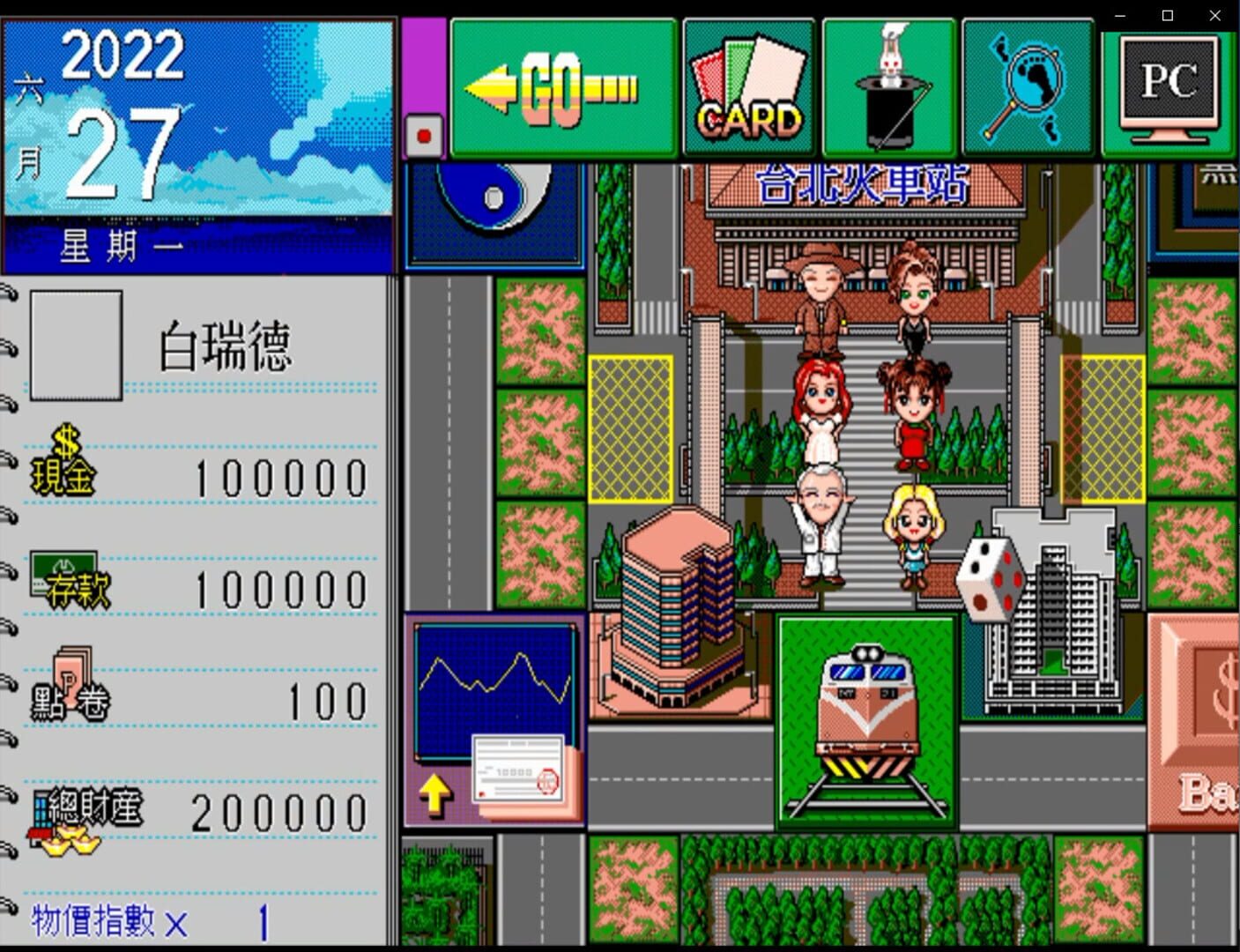Viewport: 1240px width, 952px height.
Task: Click the yellow up arrow in the stock panel
Action: [435, 793]
